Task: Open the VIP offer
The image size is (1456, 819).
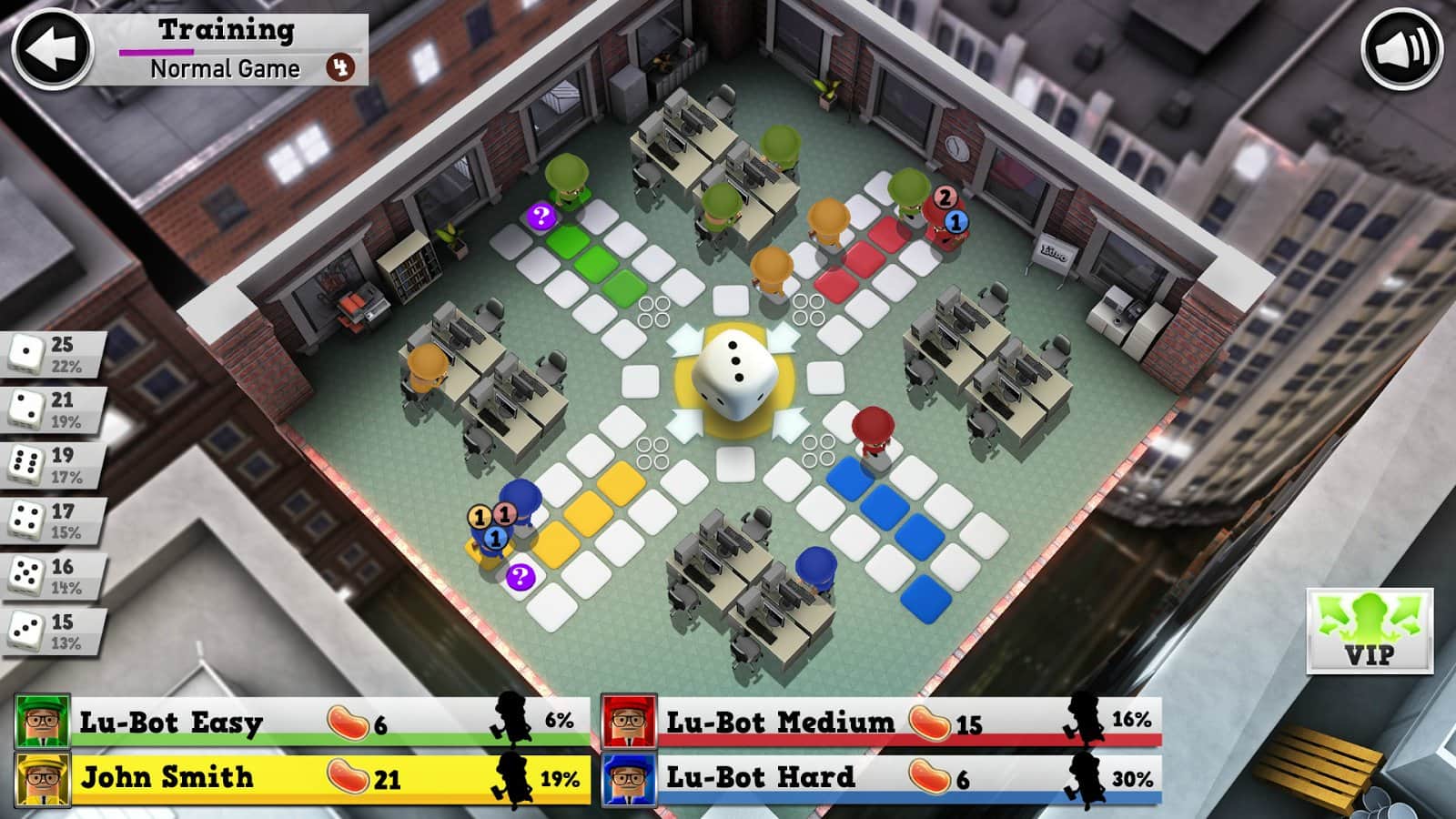Action: click(x=1370, y=630)
